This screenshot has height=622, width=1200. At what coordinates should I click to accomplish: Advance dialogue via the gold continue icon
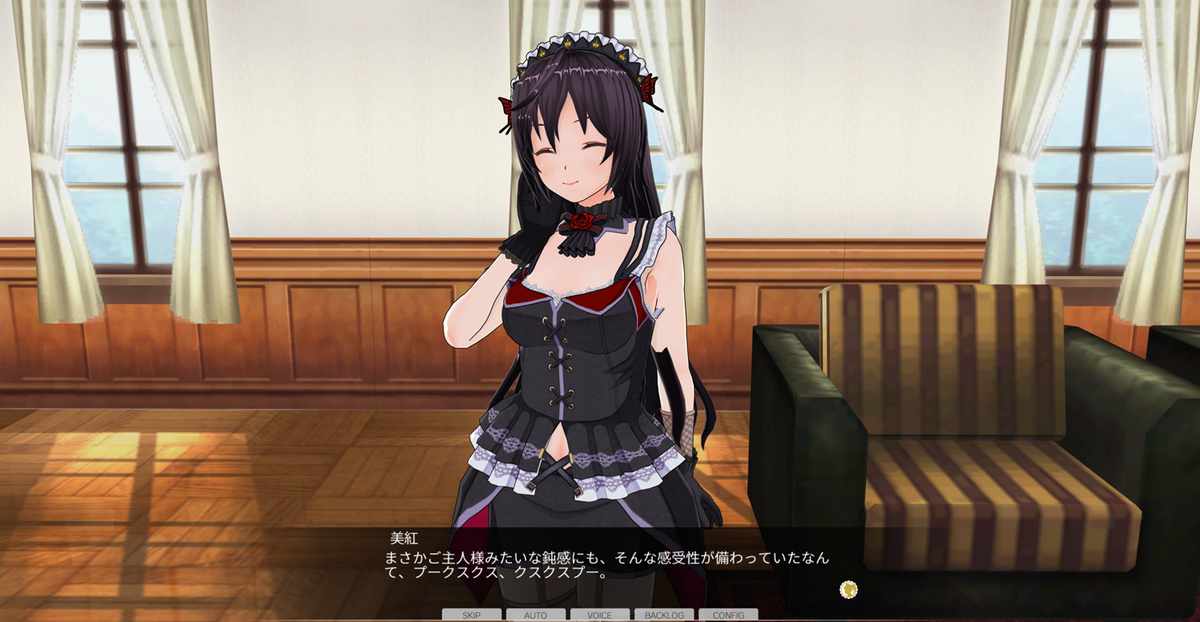[x=848, y=588]
